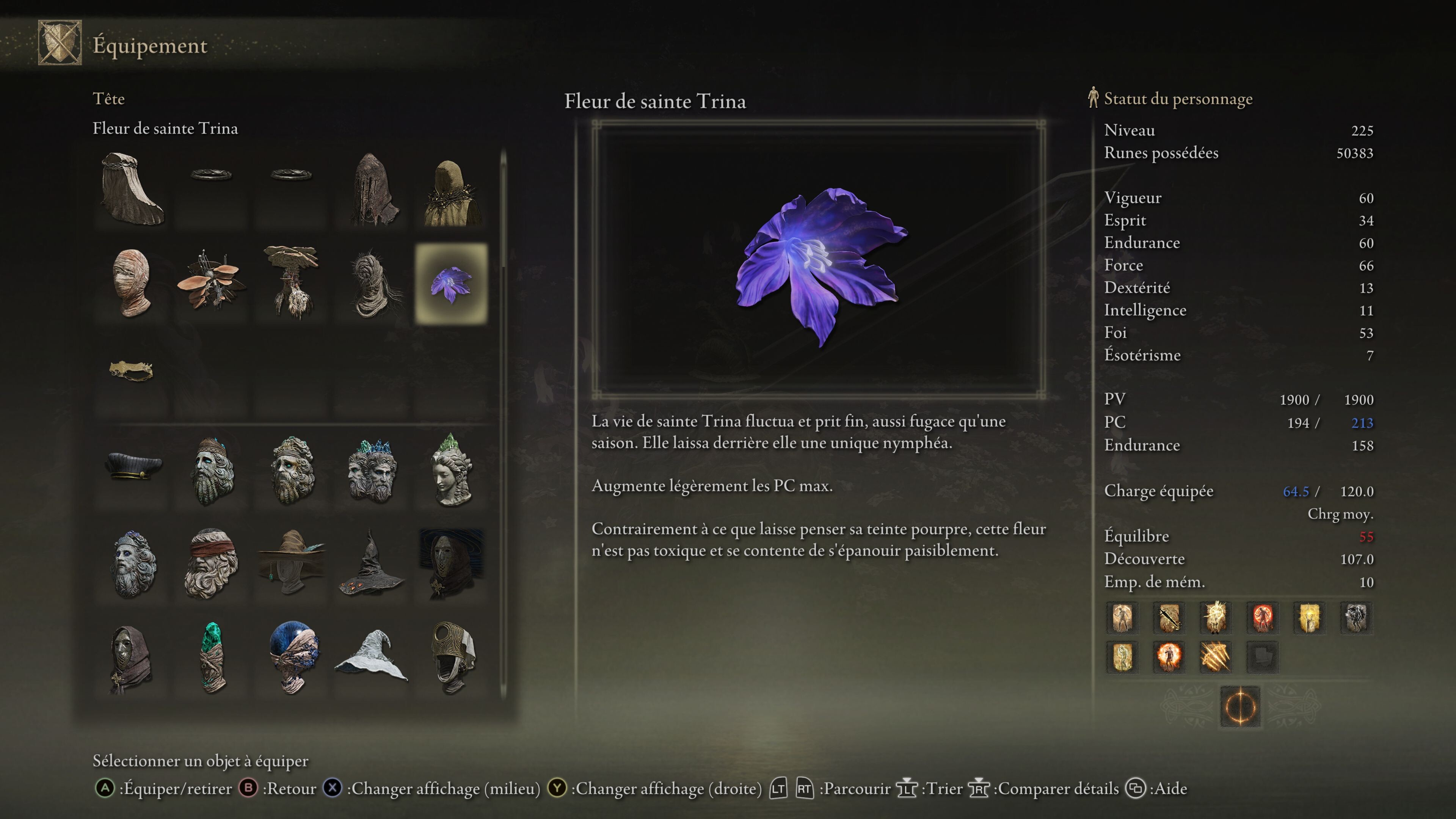Select the Fleur de sainte Trina purple flower slot
The image size is (1456, 819).
[450, 284]
